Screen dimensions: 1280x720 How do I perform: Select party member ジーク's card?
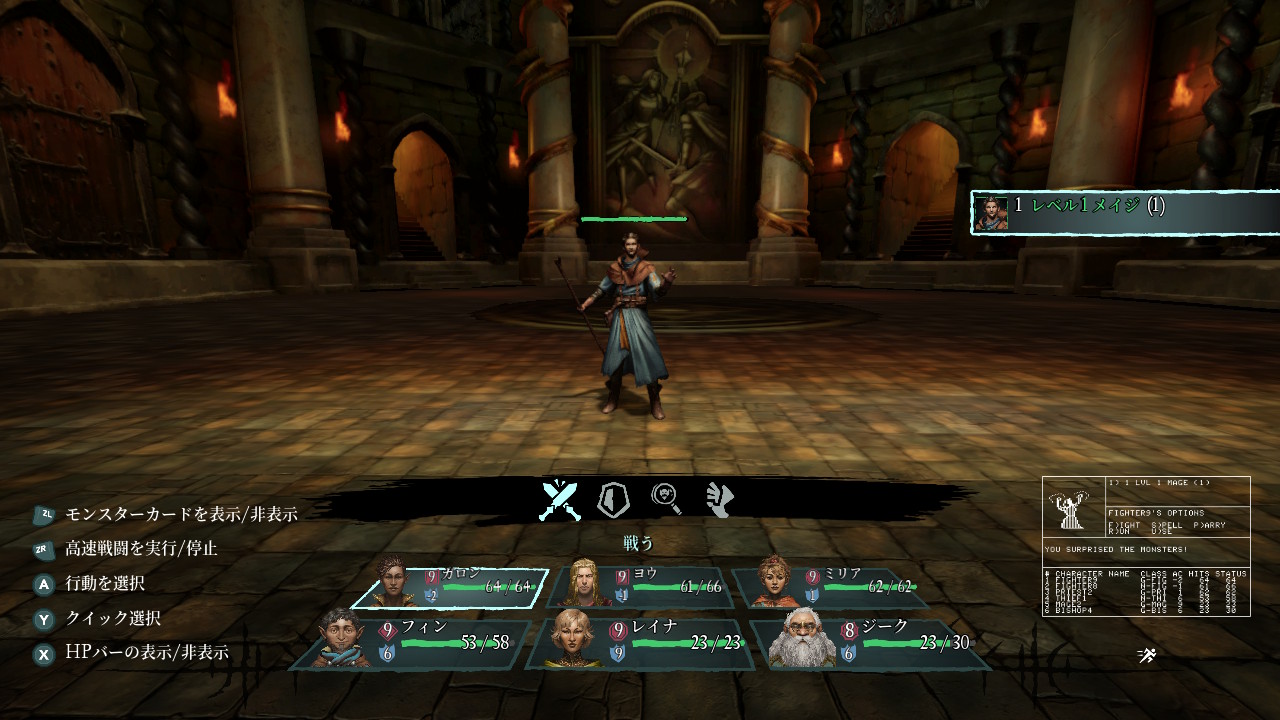[872, 642]
